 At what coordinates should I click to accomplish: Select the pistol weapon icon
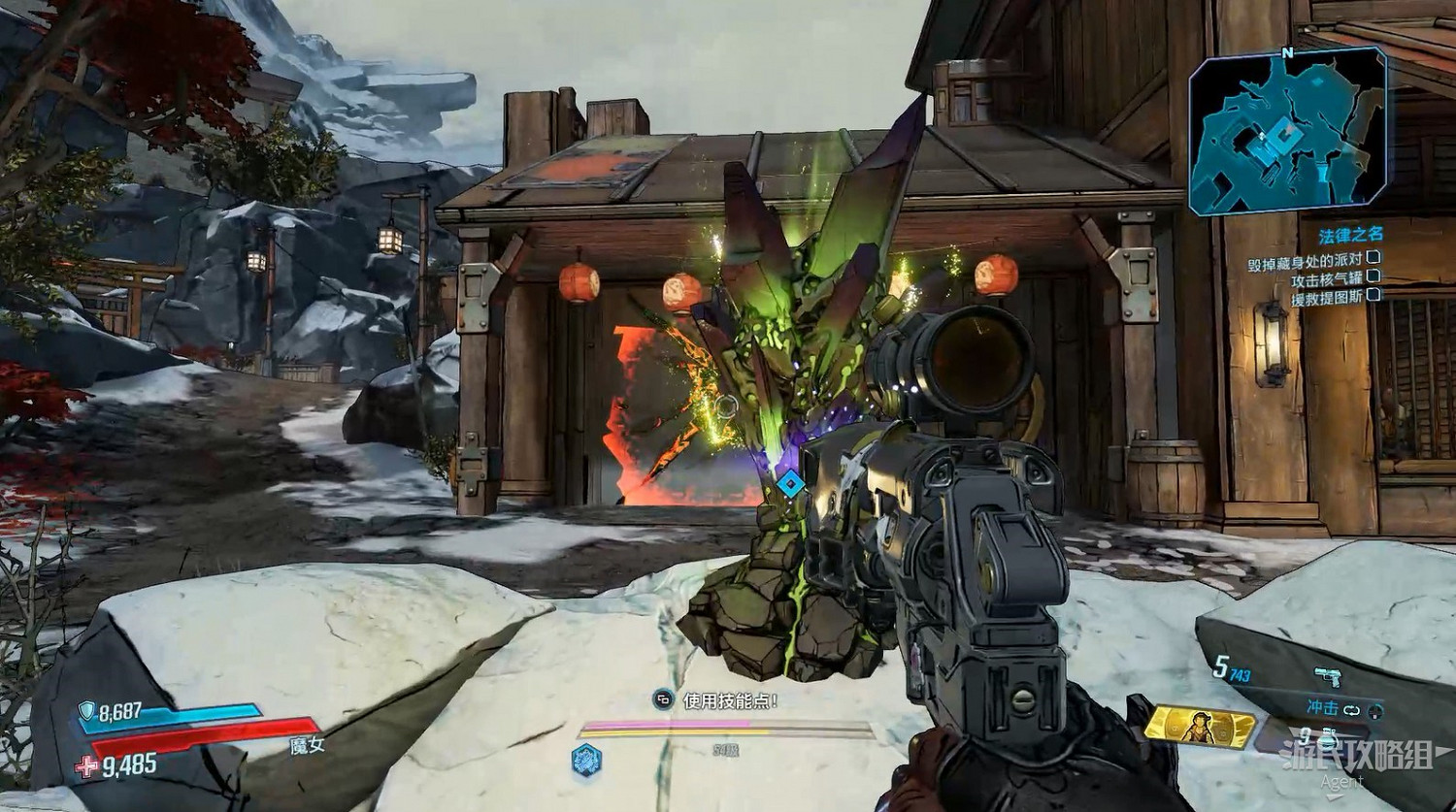coord(1327,676)
